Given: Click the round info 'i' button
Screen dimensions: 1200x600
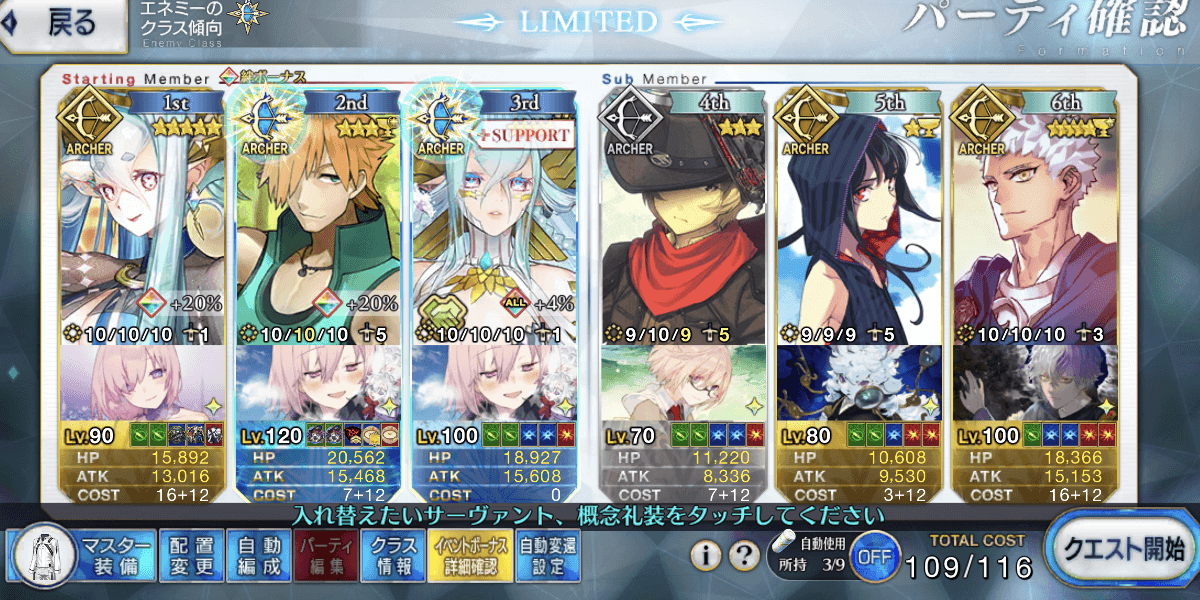Looking at the screenshot, I should tap(707, 554).
